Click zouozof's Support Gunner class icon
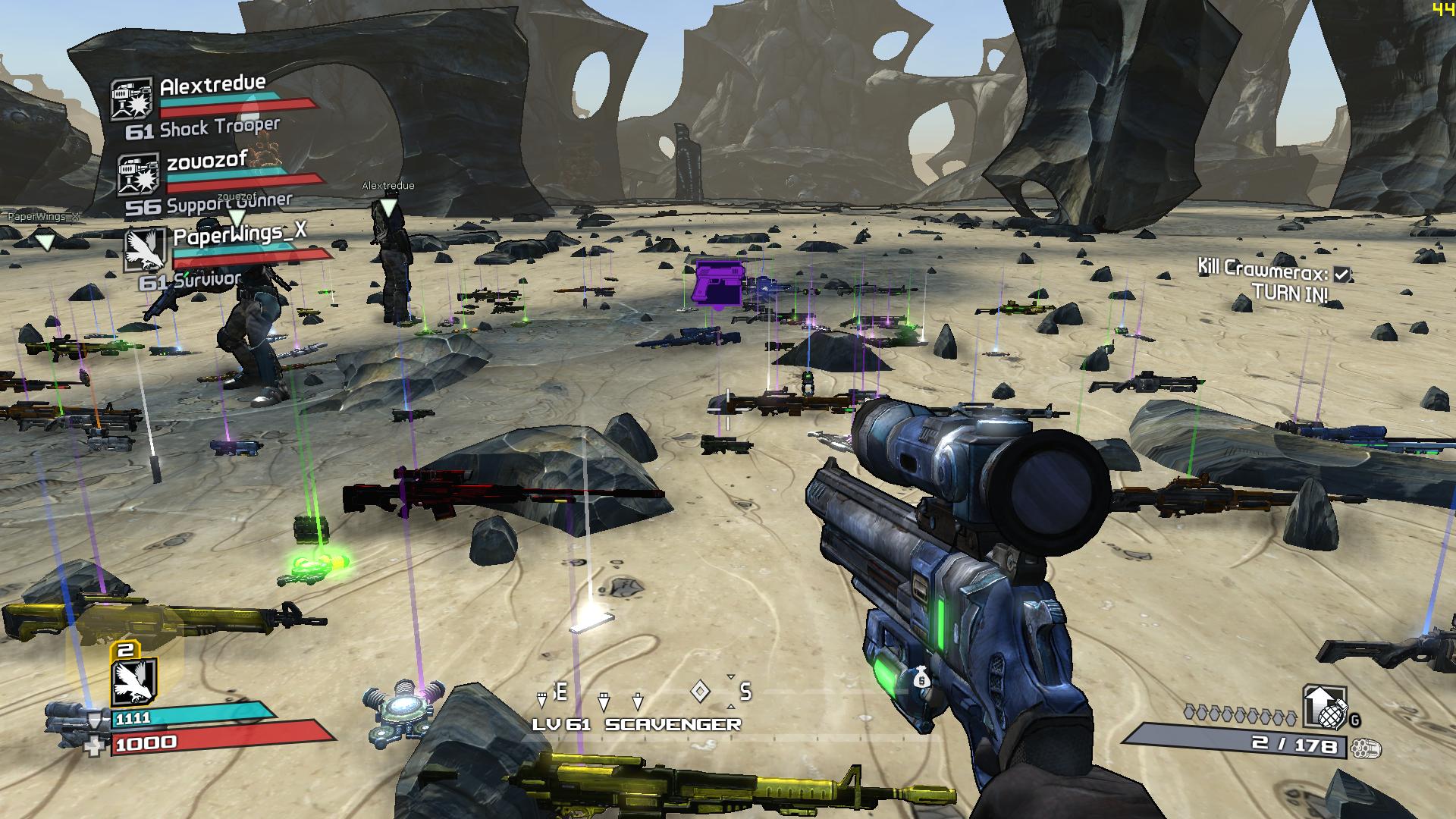This screenshot has height=819, width=1456. tap(138, 174)
